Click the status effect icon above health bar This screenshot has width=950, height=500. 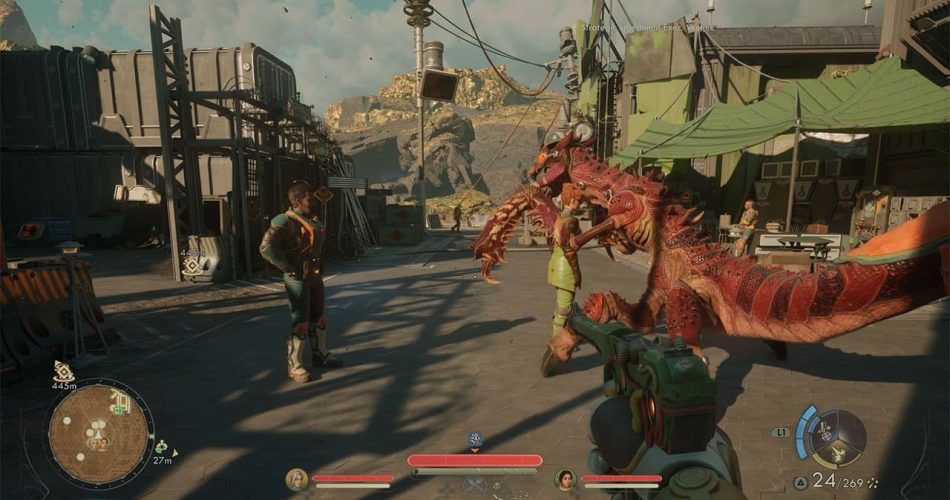(475, 439)
